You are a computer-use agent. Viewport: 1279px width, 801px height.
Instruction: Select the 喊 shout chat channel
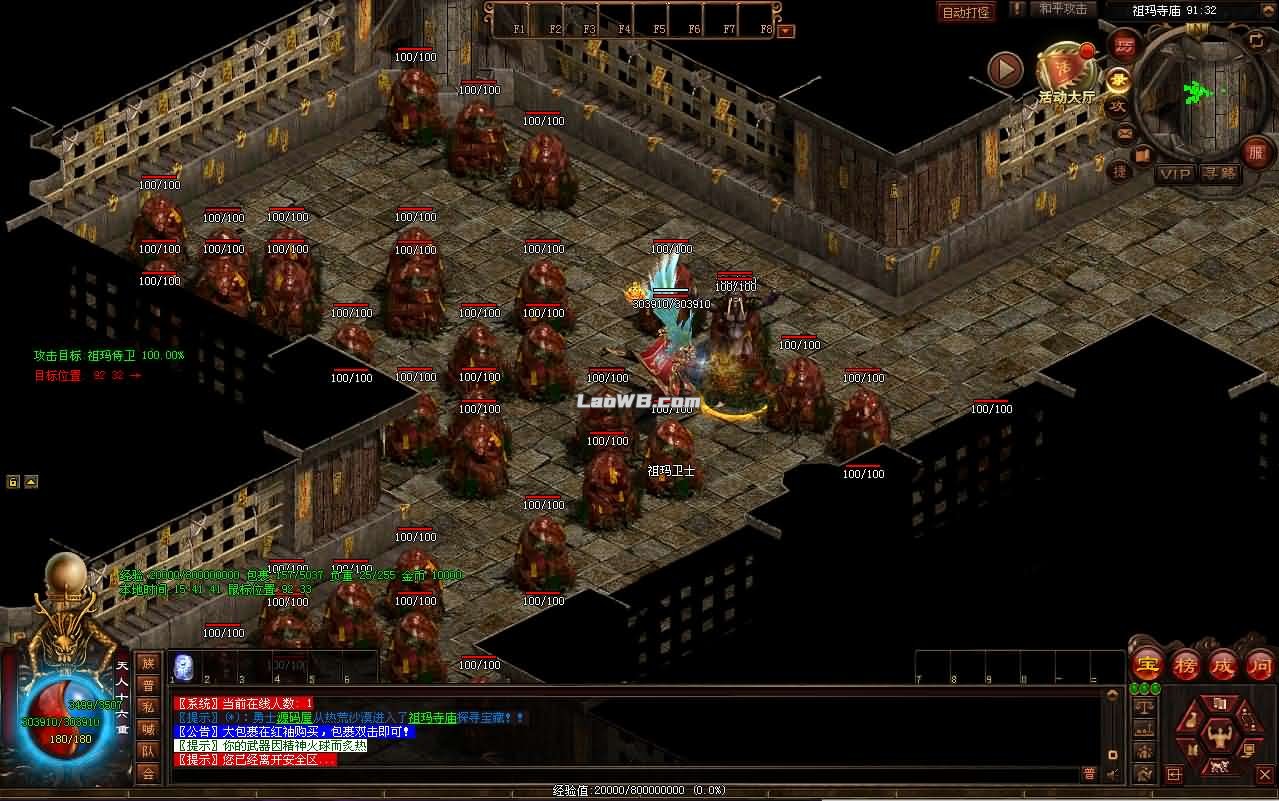tap(148, 728)
